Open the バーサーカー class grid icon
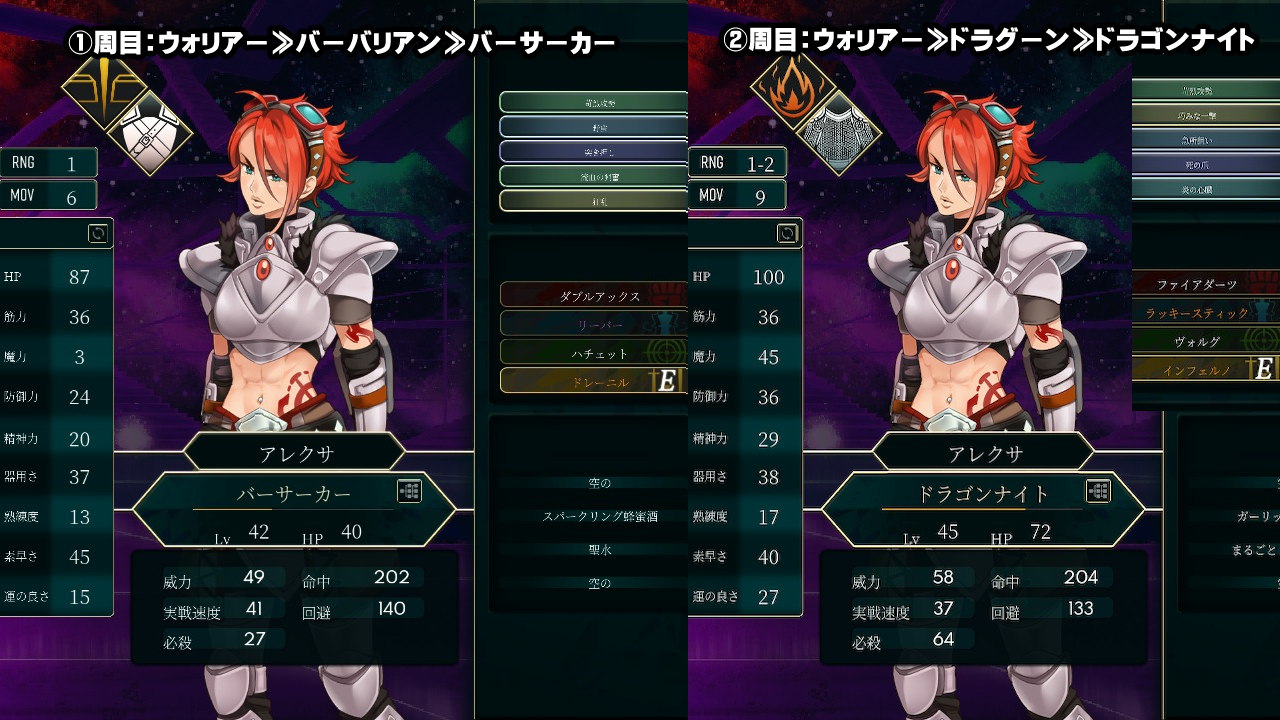 coord(409,491)
